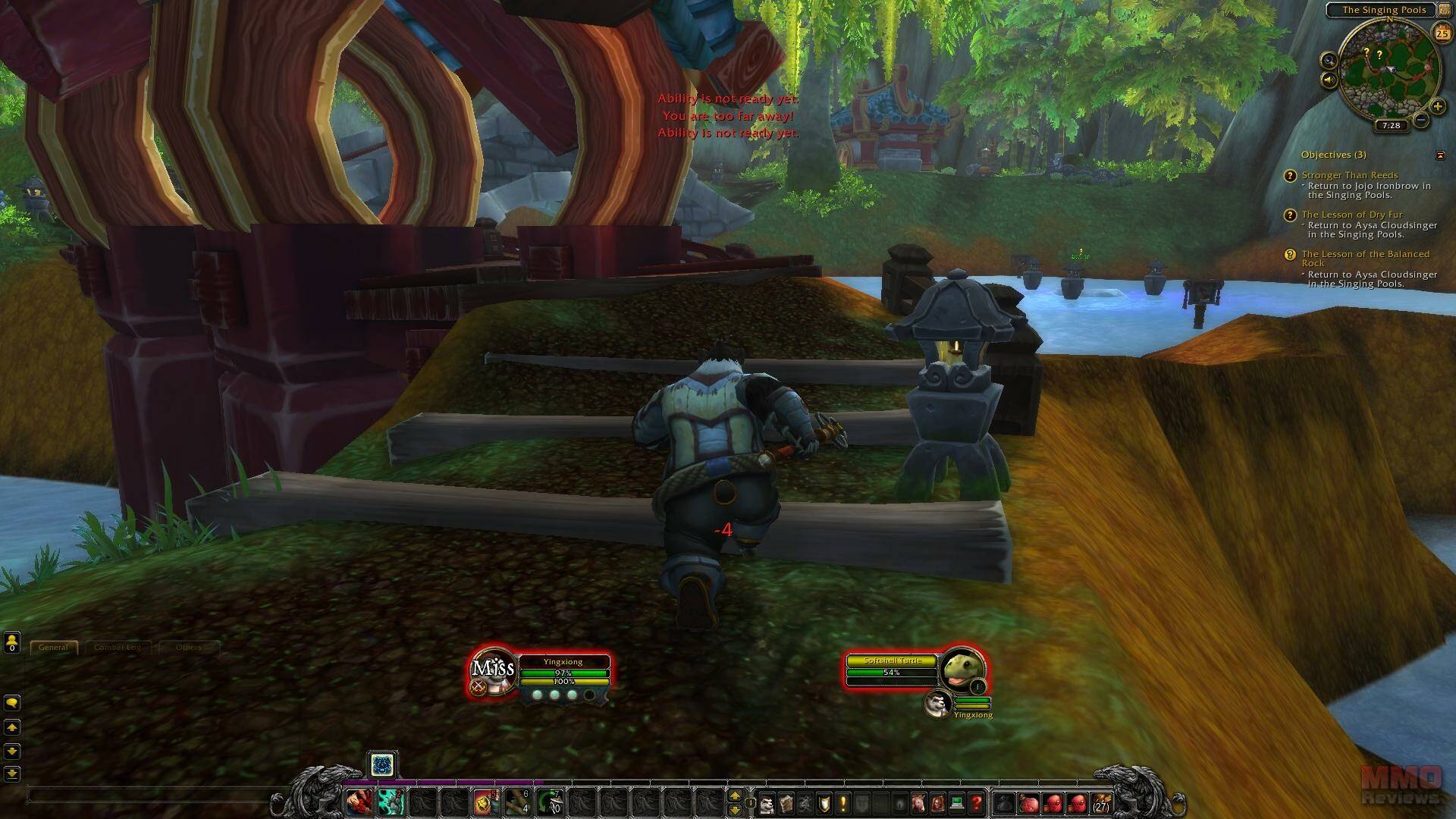
Task: Collapse the Objectives tracker
Action: point(1440,155)
